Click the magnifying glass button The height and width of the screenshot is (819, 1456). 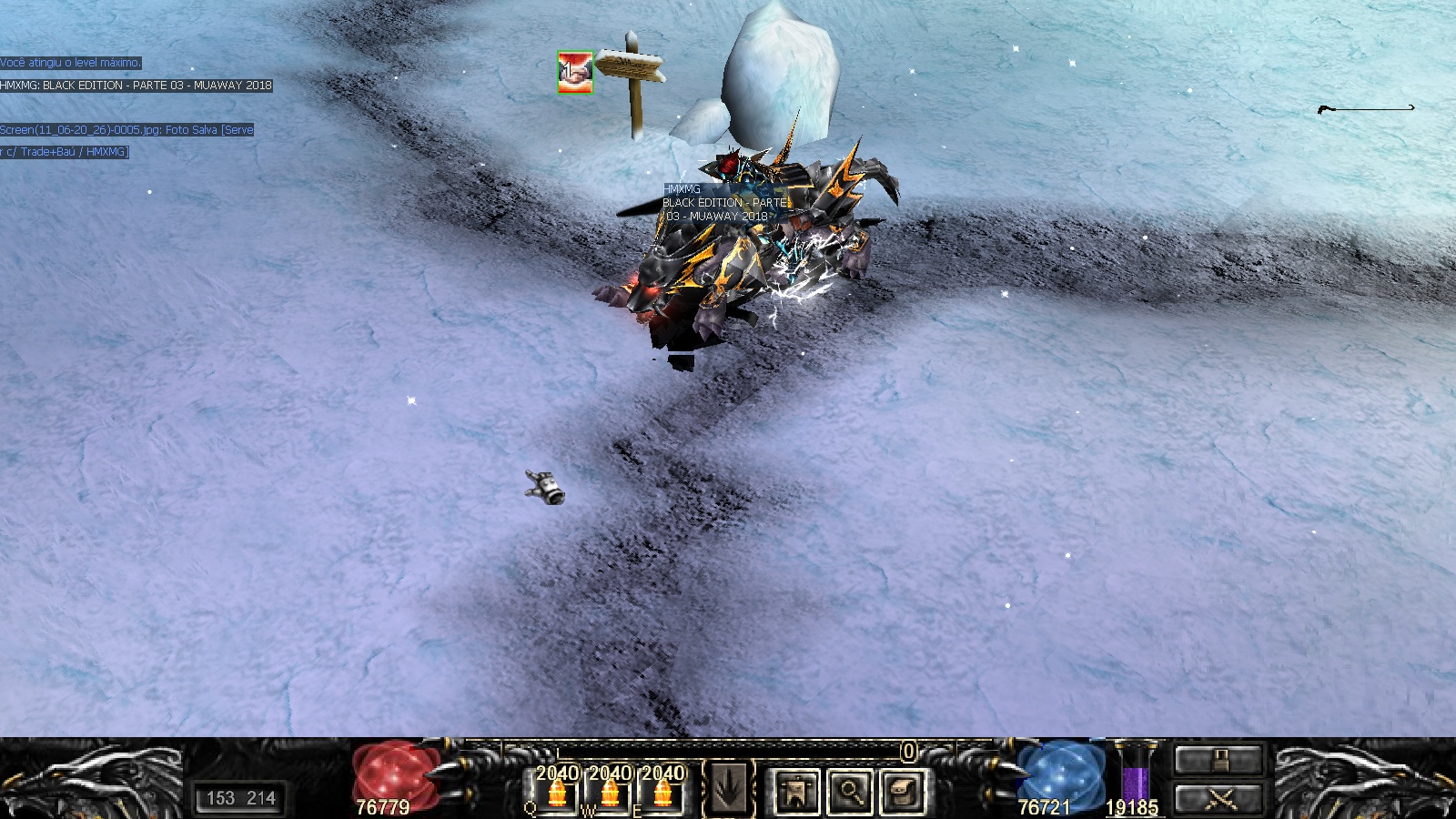pos(850,791)
